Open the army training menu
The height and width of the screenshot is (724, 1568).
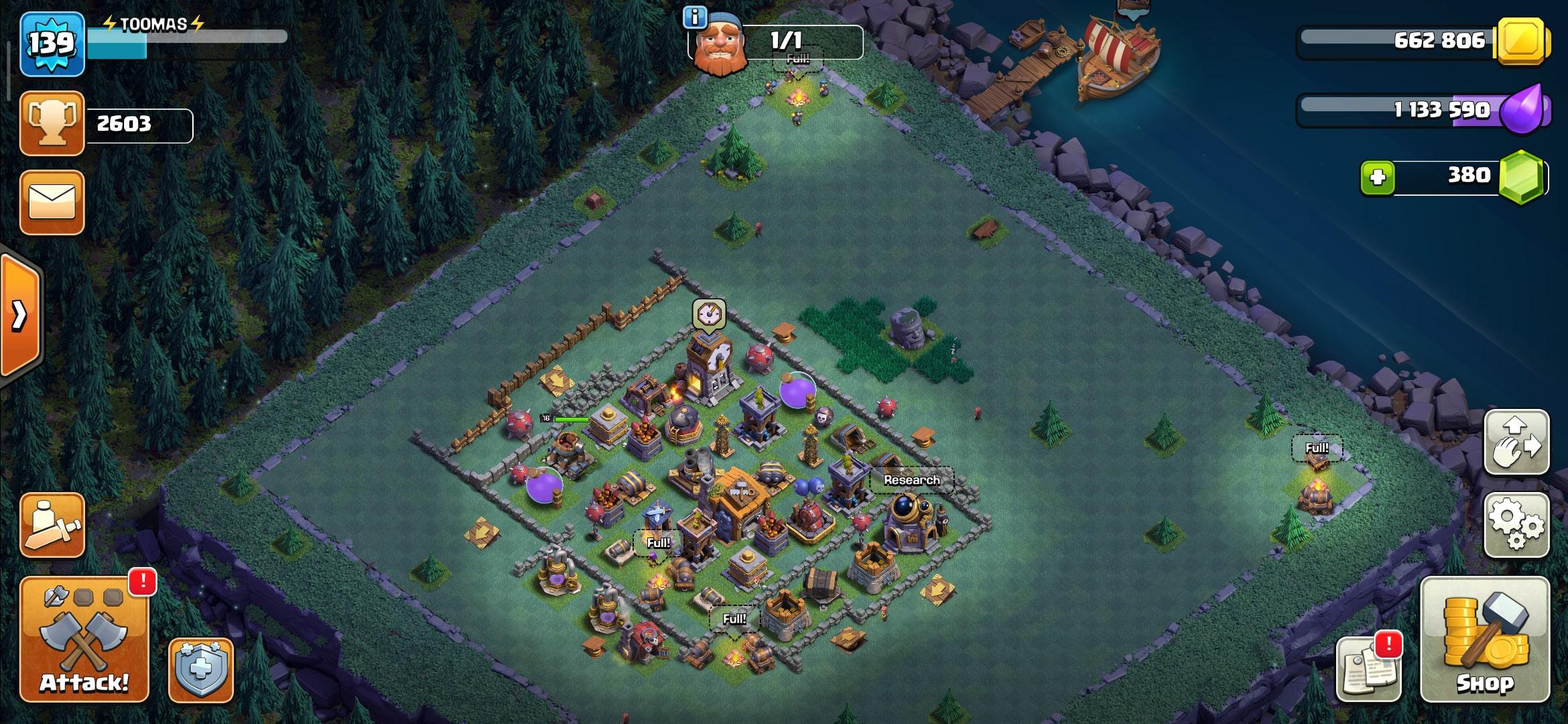click(x=52, y=525)
